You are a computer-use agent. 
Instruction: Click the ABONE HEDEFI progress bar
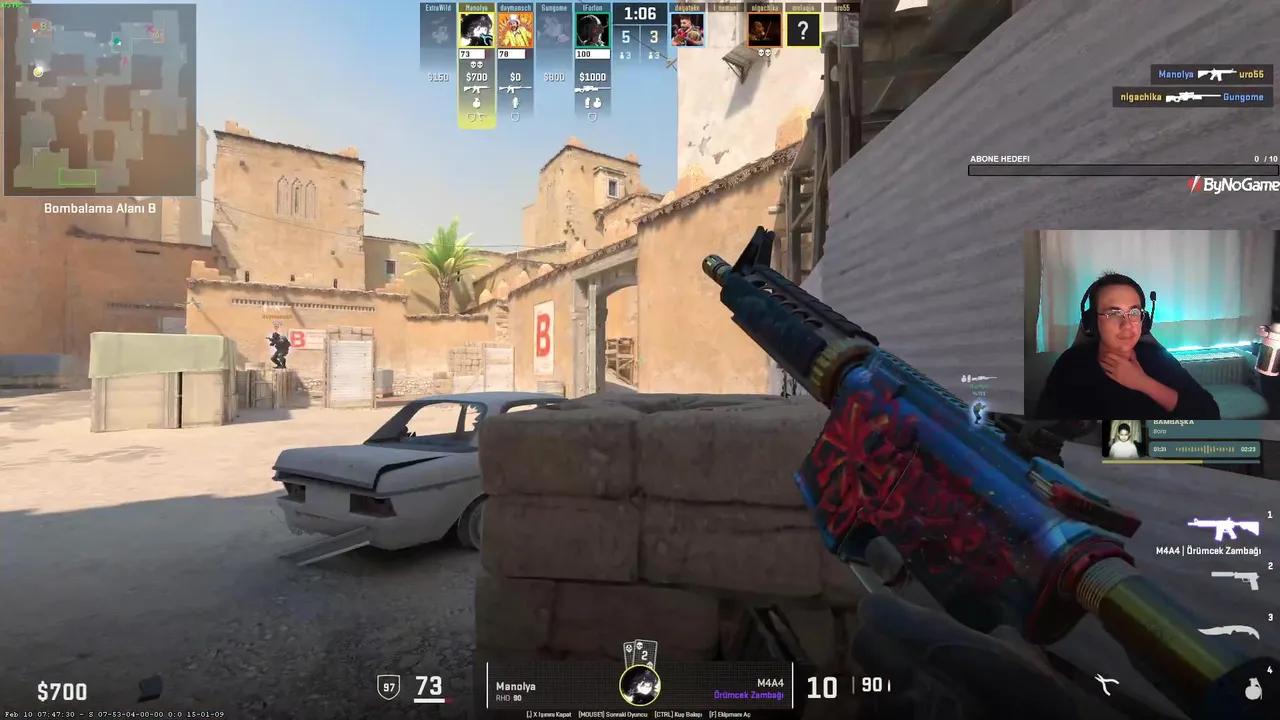coord(1118,170)
